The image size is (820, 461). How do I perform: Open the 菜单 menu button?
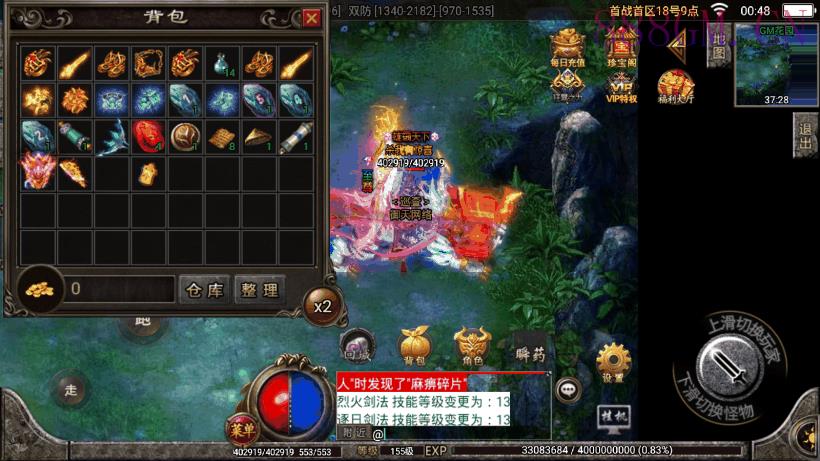tap(240, 429)
